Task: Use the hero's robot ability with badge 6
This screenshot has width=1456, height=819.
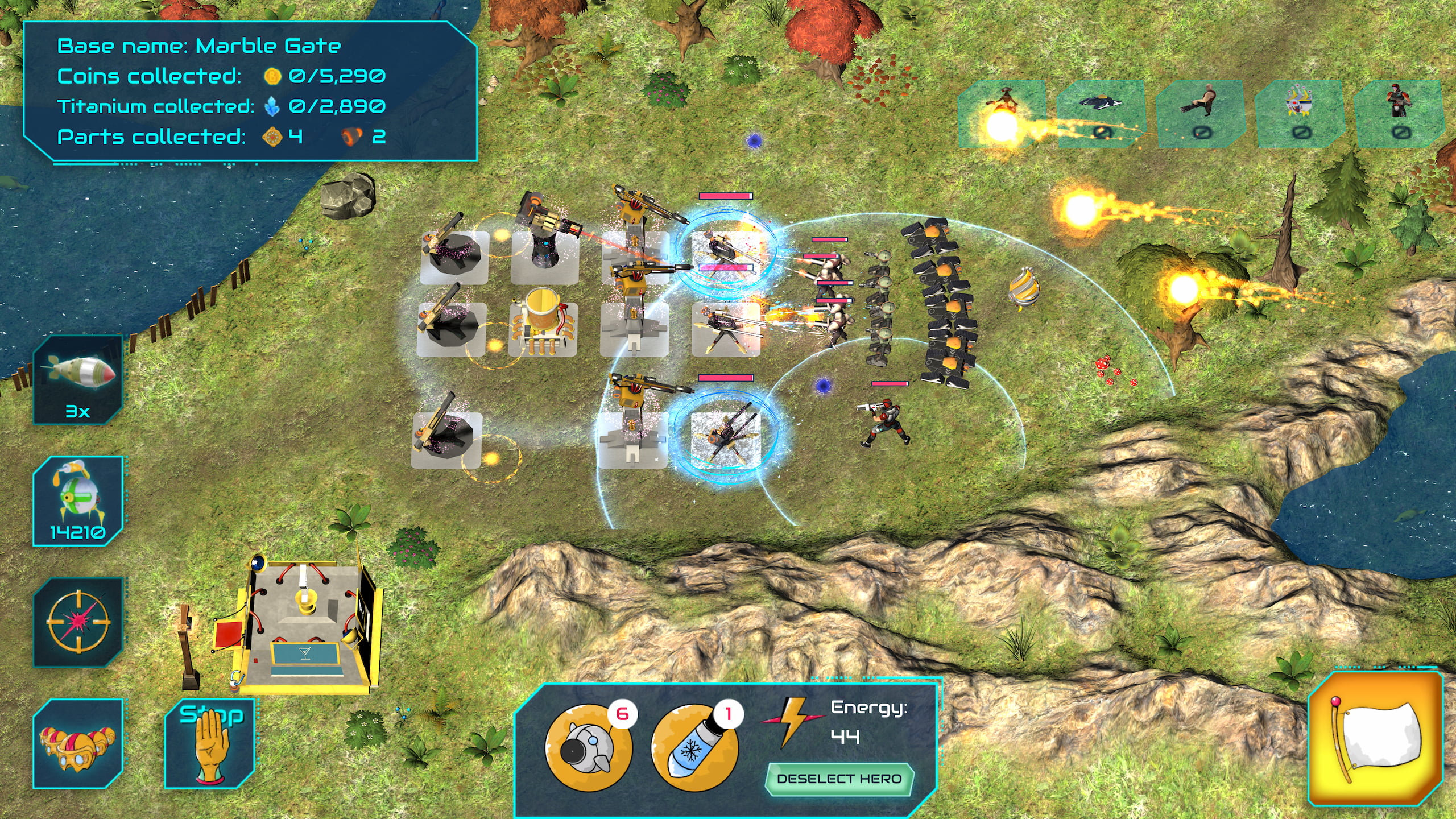Action: tap(588, 747)
